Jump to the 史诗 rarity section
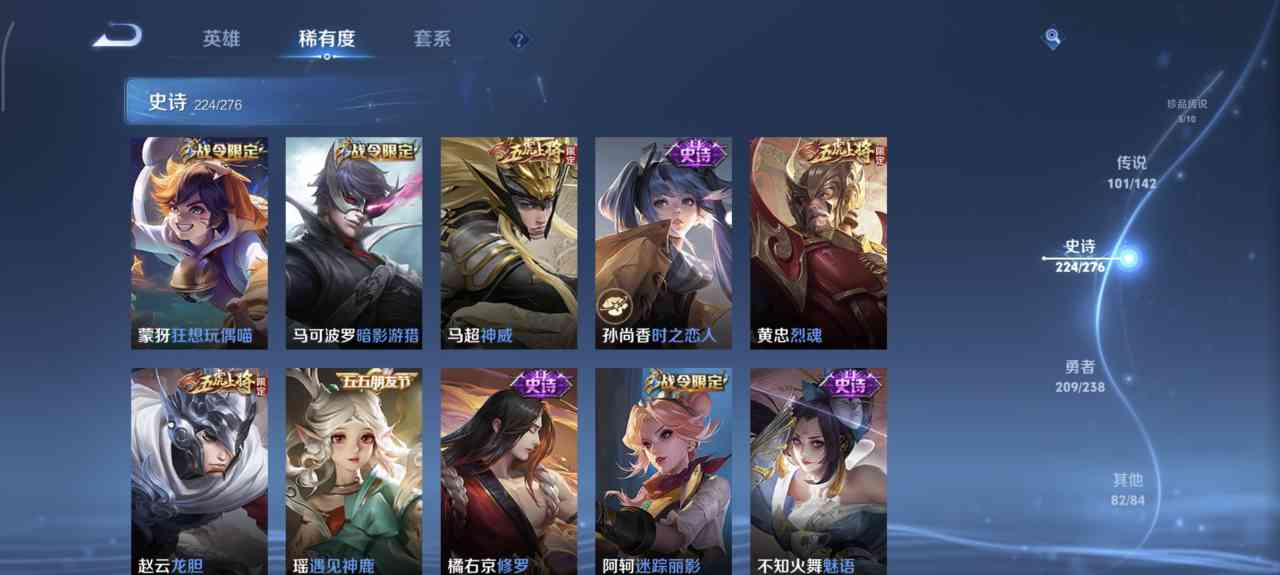1280x575 pixels. tap(1080, 256)
